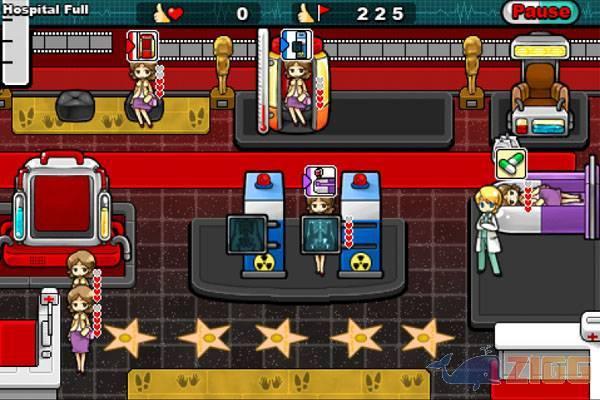The width and height of the screenshot is (600, 400).
Task: Tap the purple bed request bubble
Action: pyautogui.click(x=319, y=179)
